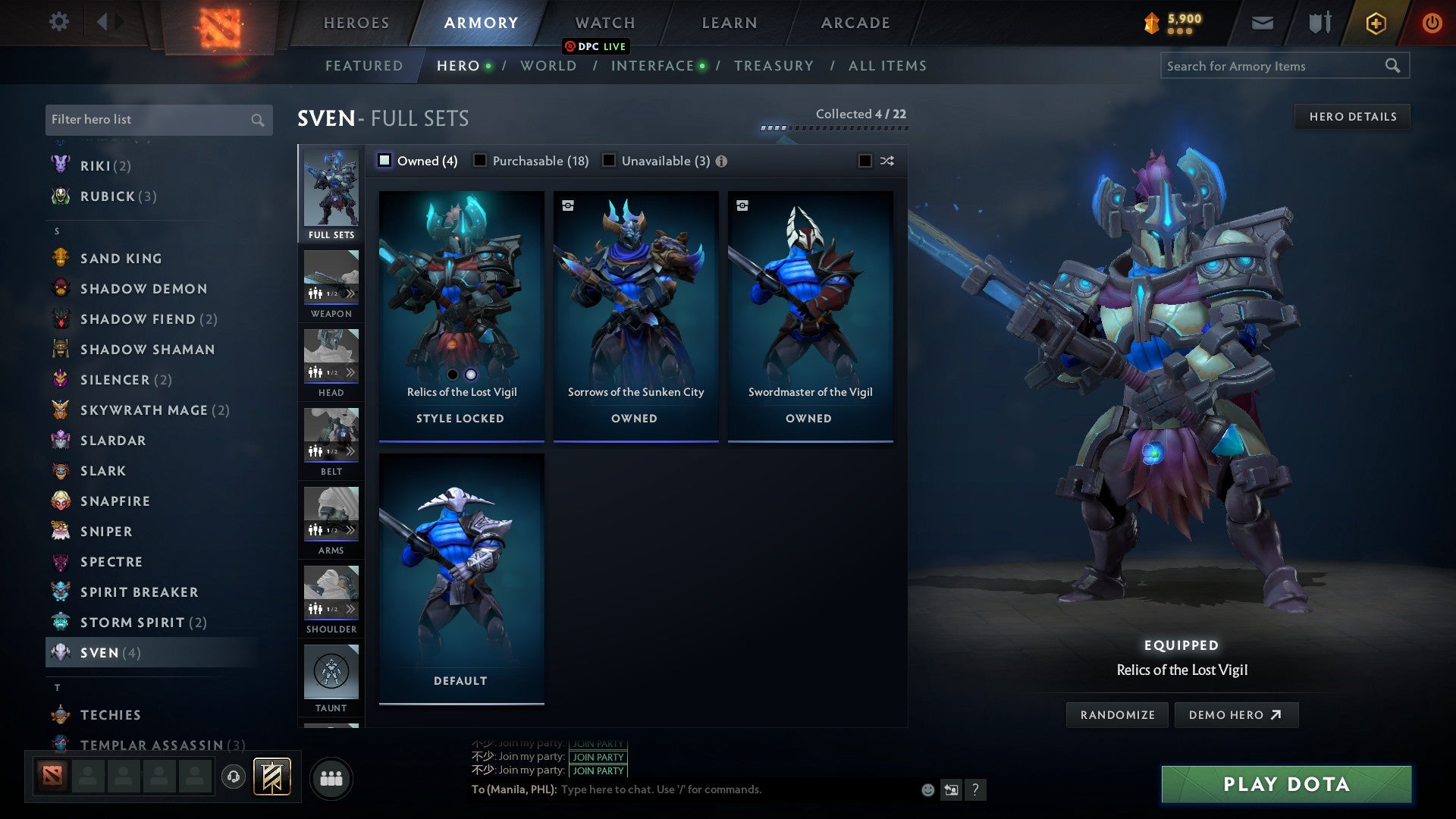Image resolution: width=1456 pixels, height=819 pixels.
Task: Click the red power logout icon
Action: point(1432,22)
